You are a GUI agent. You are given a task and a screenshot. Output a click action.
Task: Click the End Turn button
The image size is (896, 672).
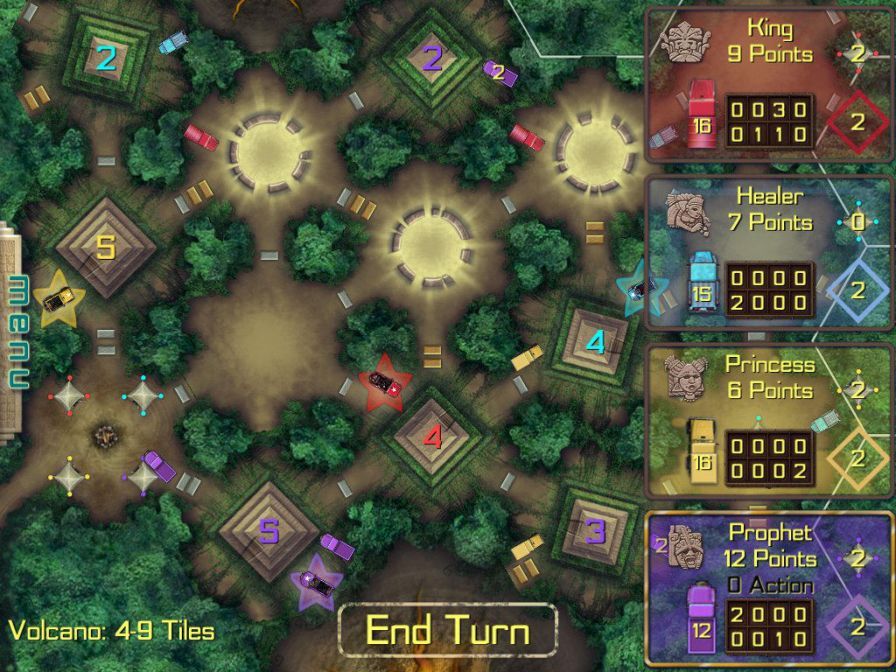coord(447,630)
